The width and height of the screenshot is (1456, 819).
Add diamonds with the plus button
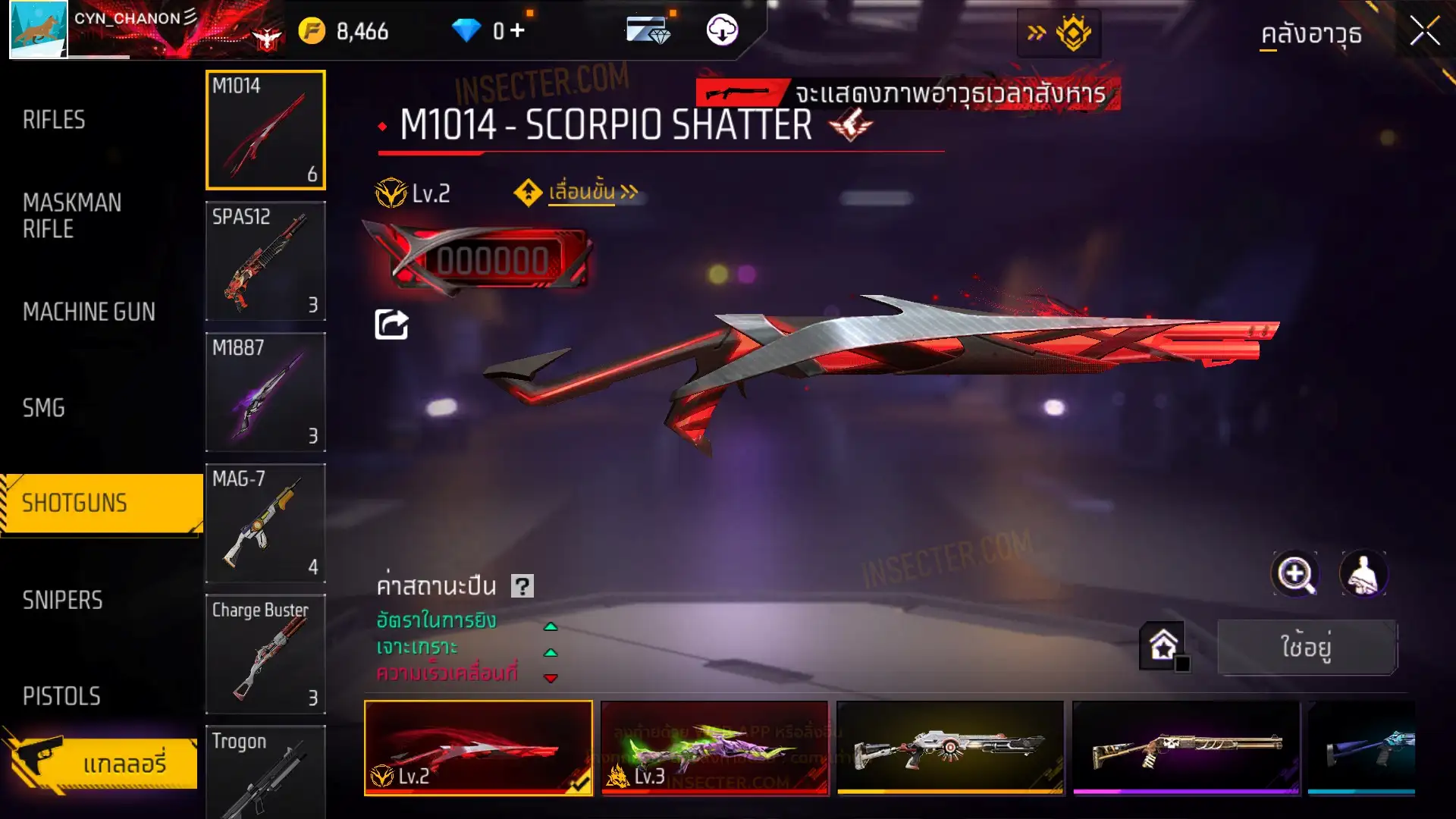pos(517,30)
